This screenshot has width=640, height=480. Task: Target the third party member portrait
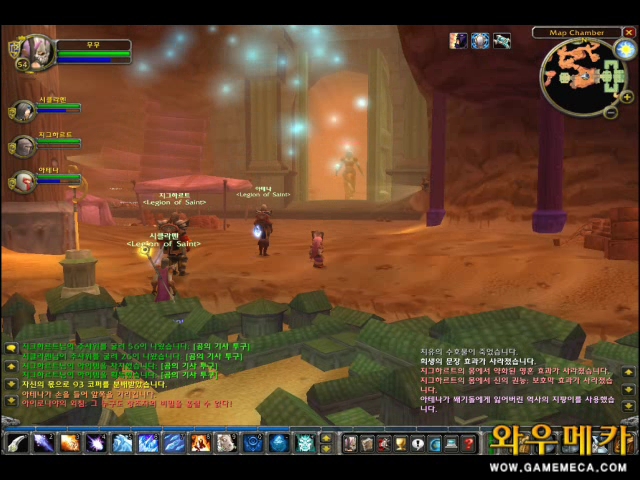23,181
